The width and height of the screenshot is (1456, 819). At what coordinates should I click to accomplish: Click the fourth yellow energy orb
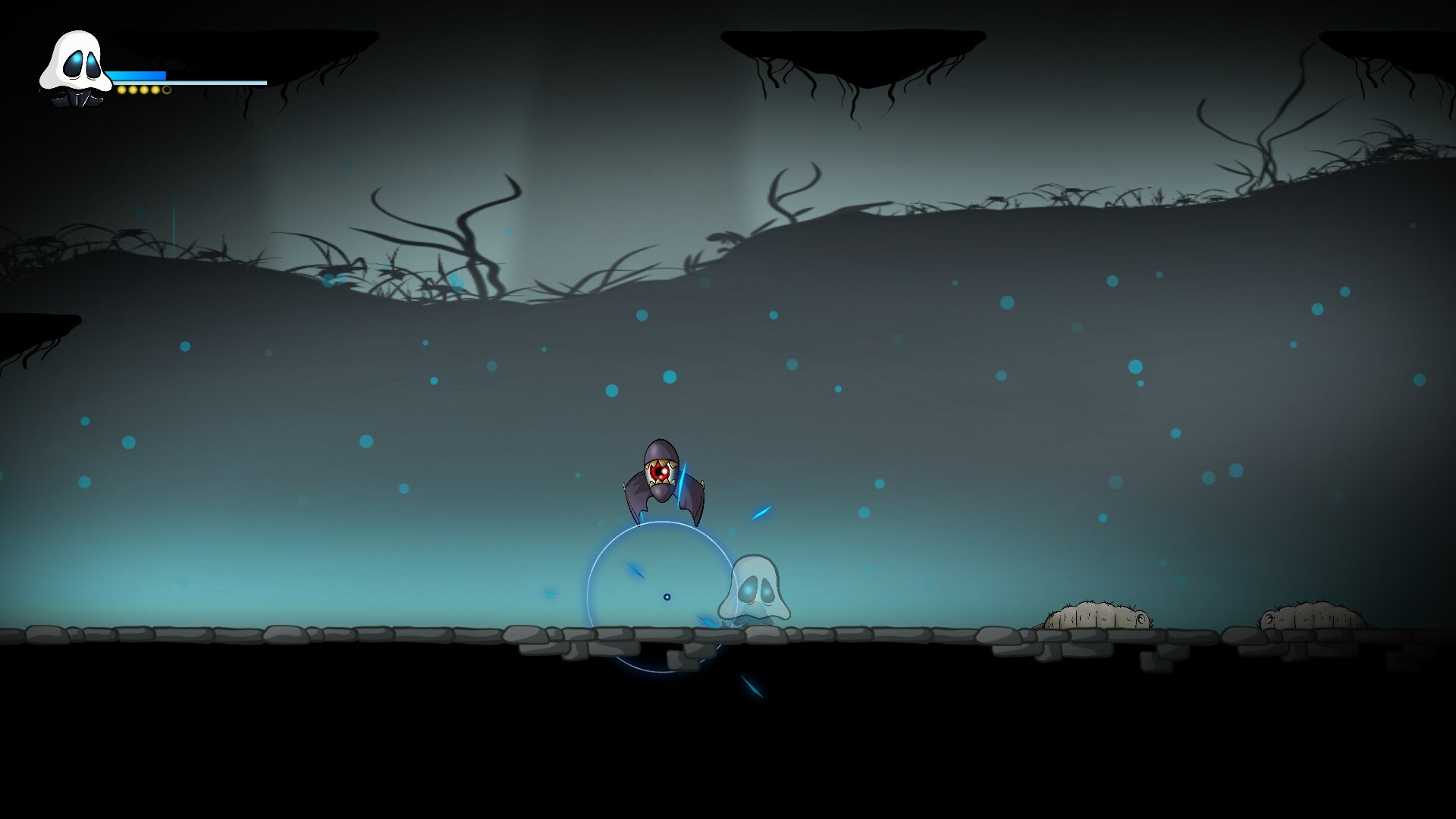point(155,90)
